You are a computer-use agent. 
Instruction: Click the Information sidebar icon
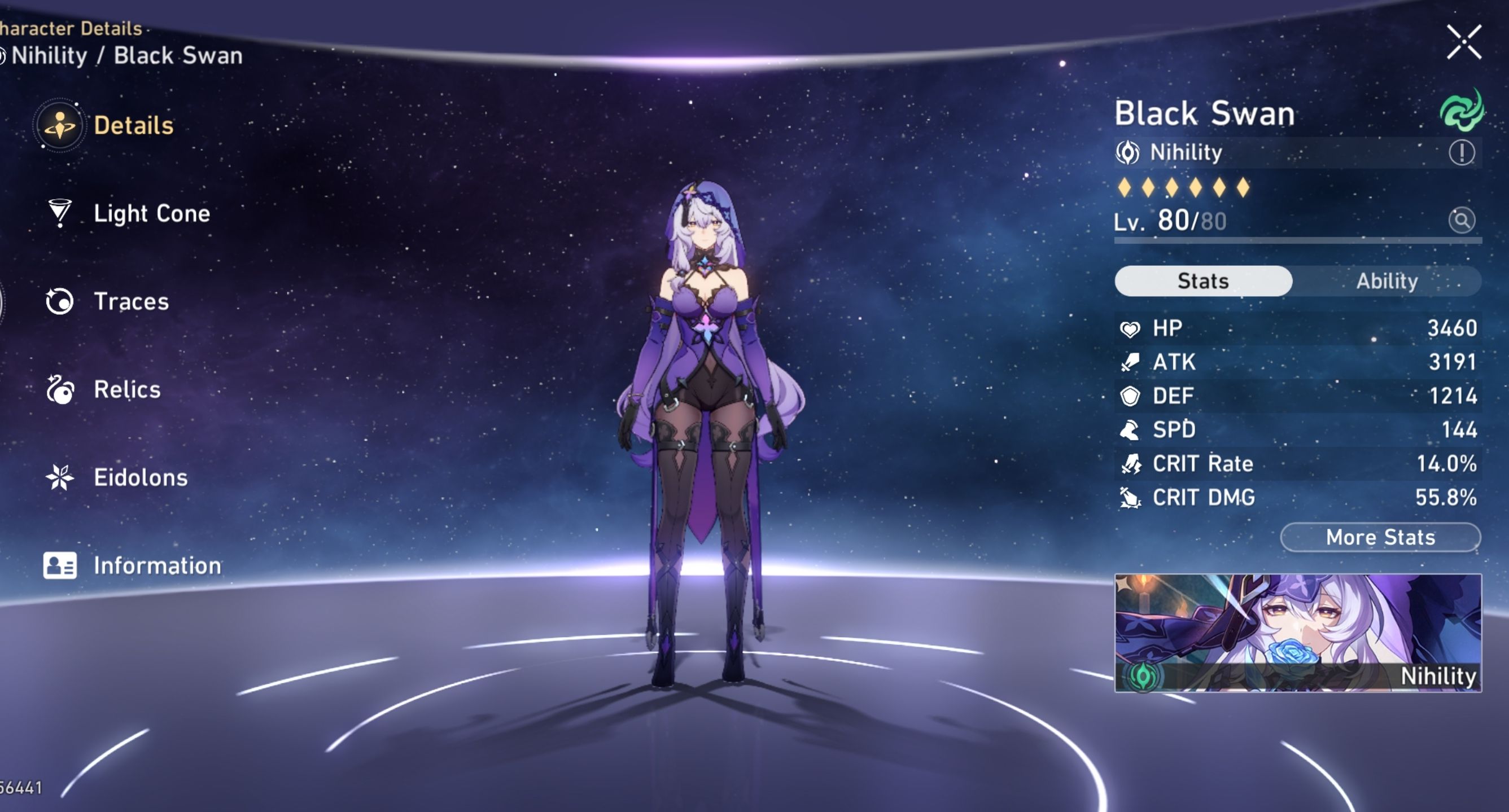coord(60,565)
